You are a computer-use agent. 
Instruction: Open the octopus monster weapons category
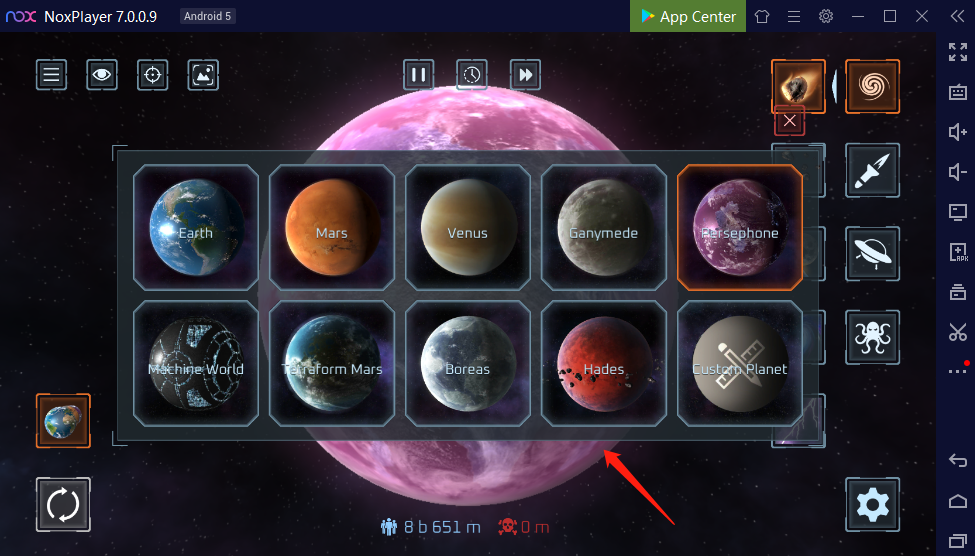click(872, 336)
